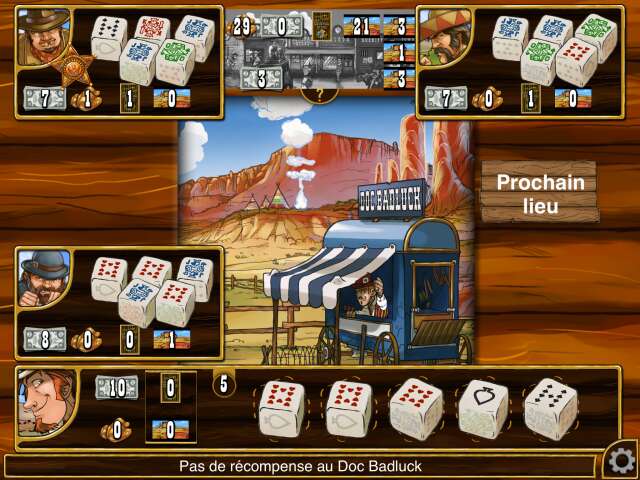Open the question mark help button
Image resolution: width=640 pixels, height=480 pixels.
click(x=319, y=94)
